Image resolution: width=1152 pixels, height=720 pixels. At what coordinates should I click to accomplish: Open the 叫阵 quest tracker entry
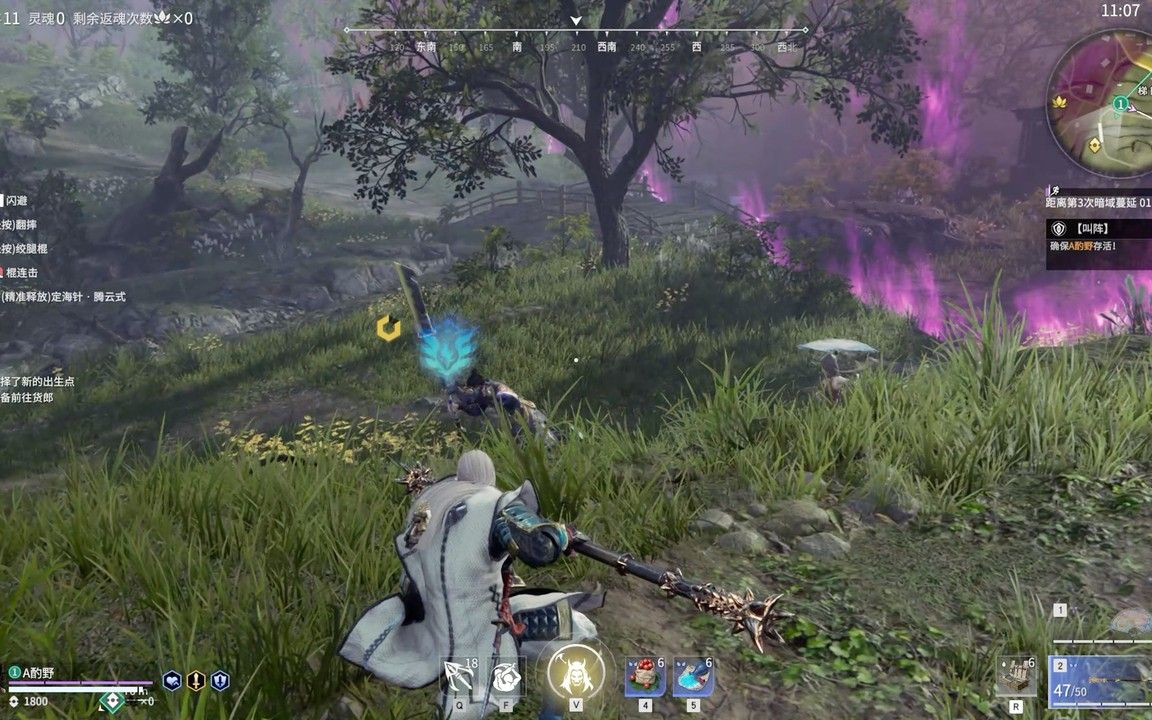[1098, 236]
